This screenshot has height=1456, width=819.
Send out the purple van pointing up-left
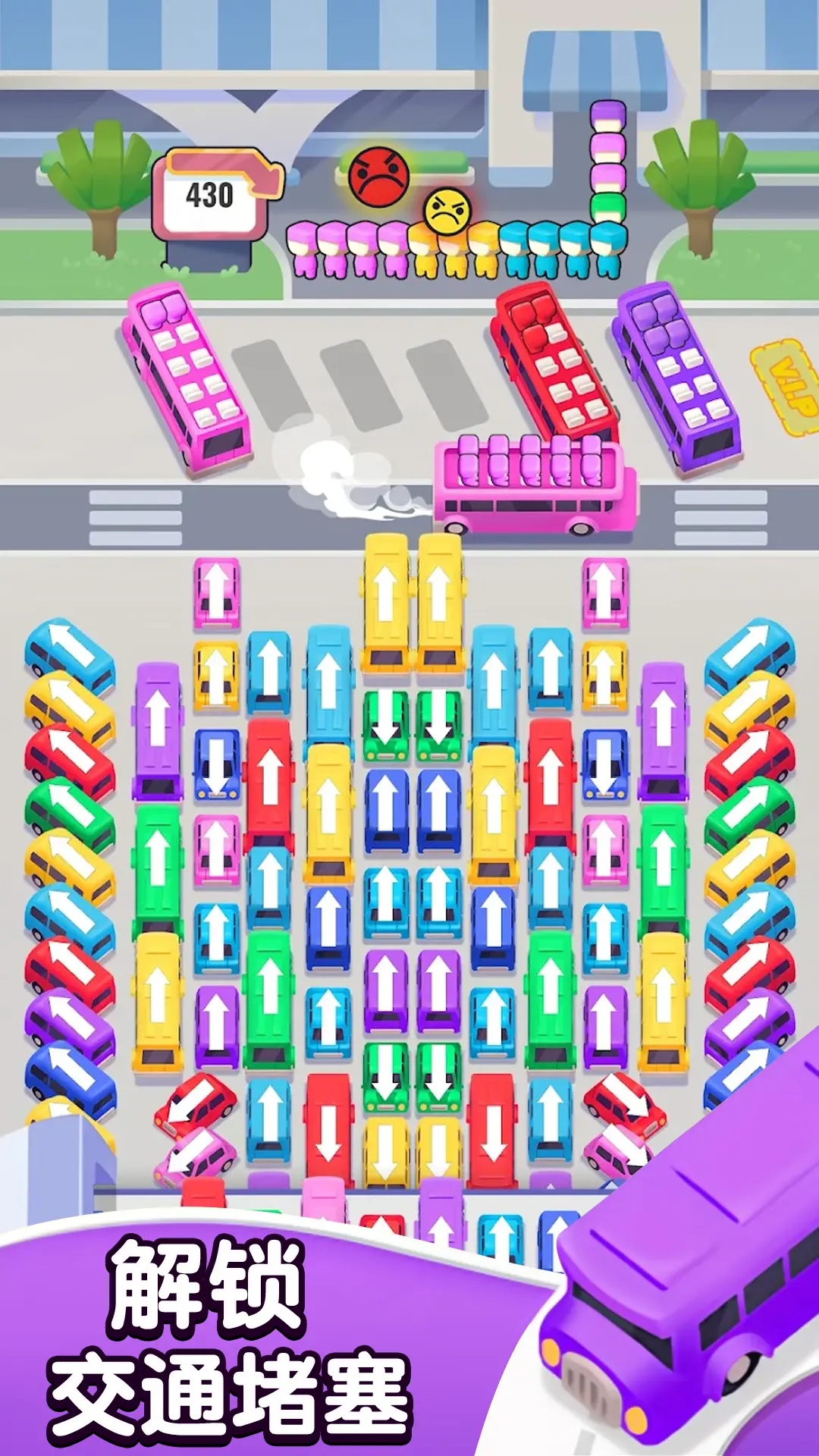70,1025
